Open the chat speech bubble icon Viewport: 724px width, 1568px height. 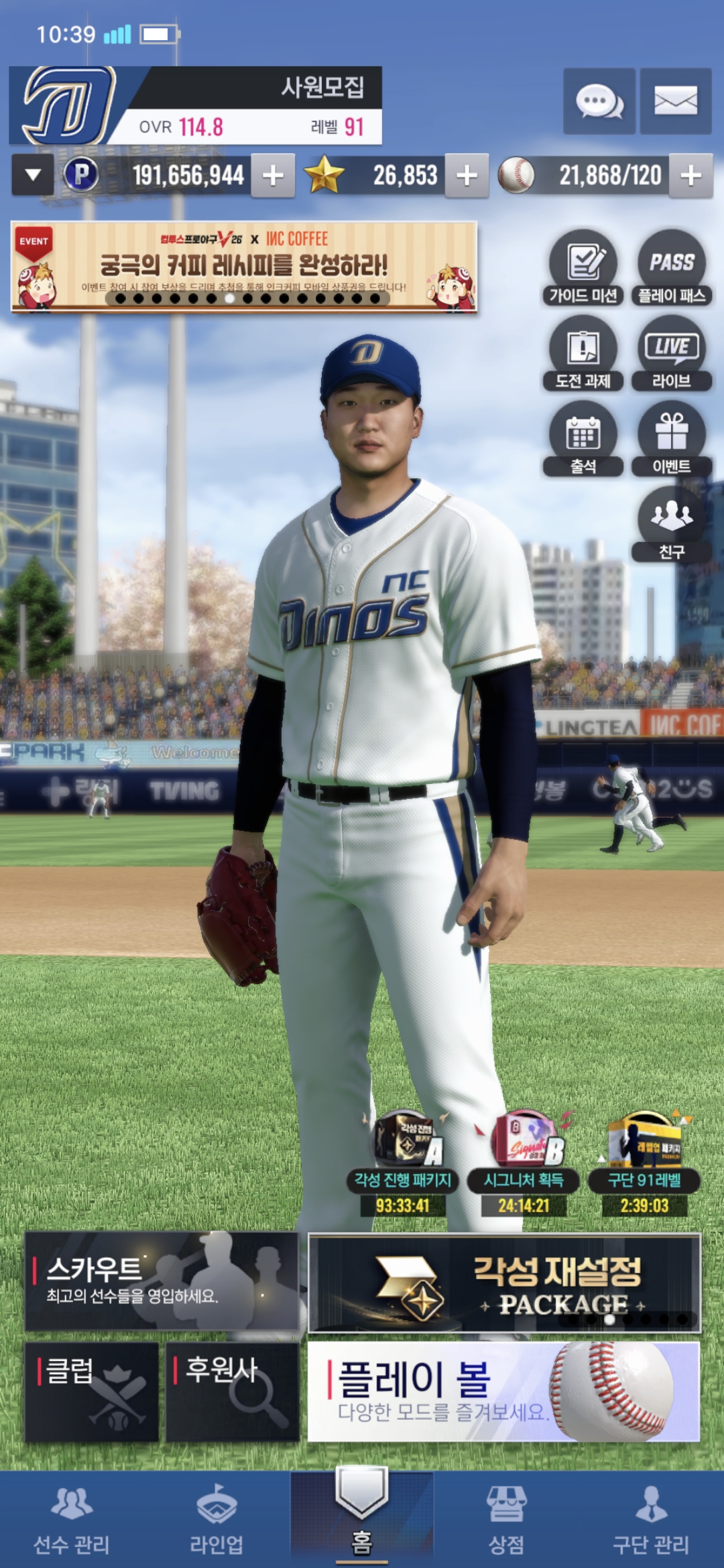(599, 102)
